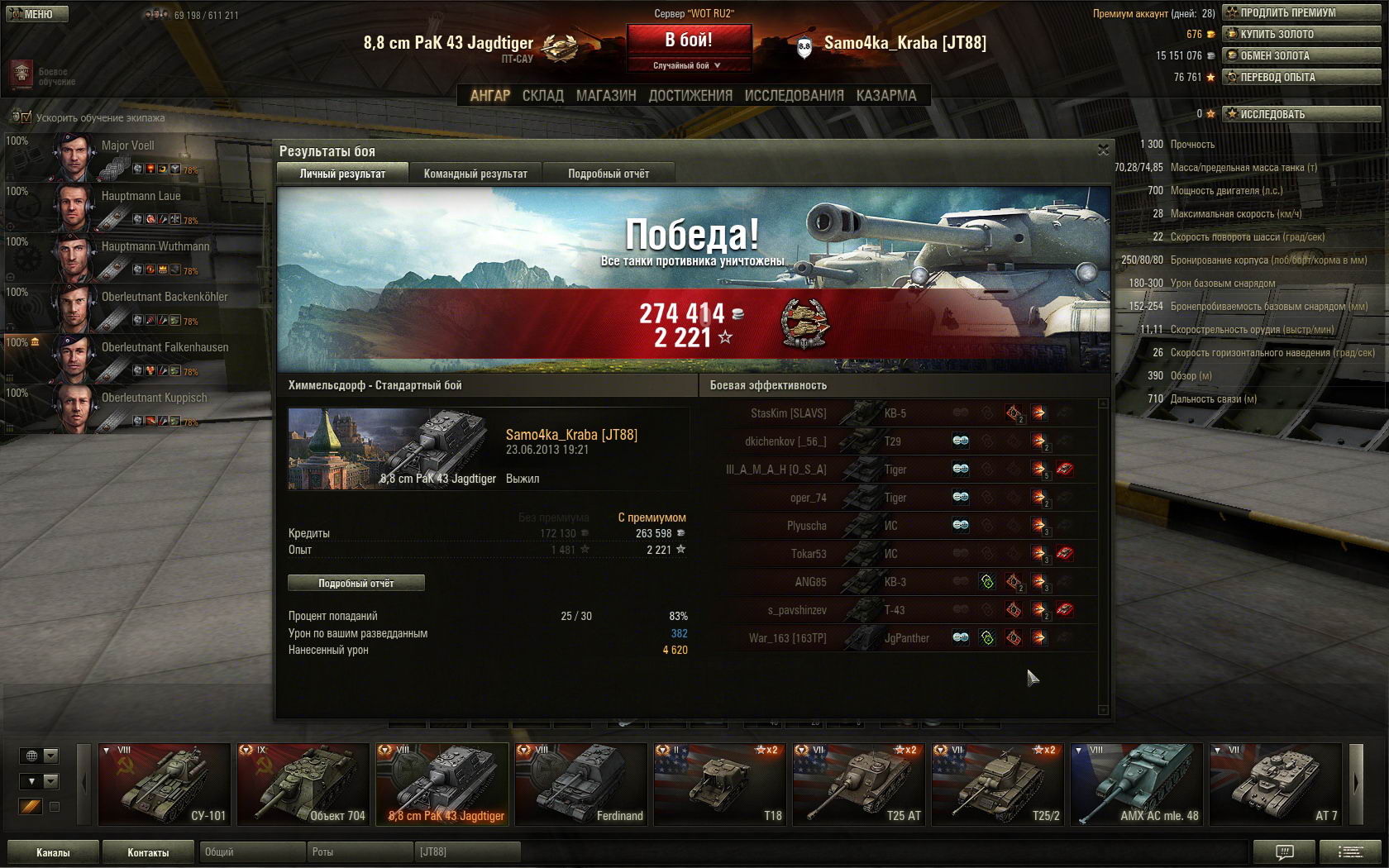Switch to the СКЛАД section
The image size is (1389, 868).
[x=542, y=96]
